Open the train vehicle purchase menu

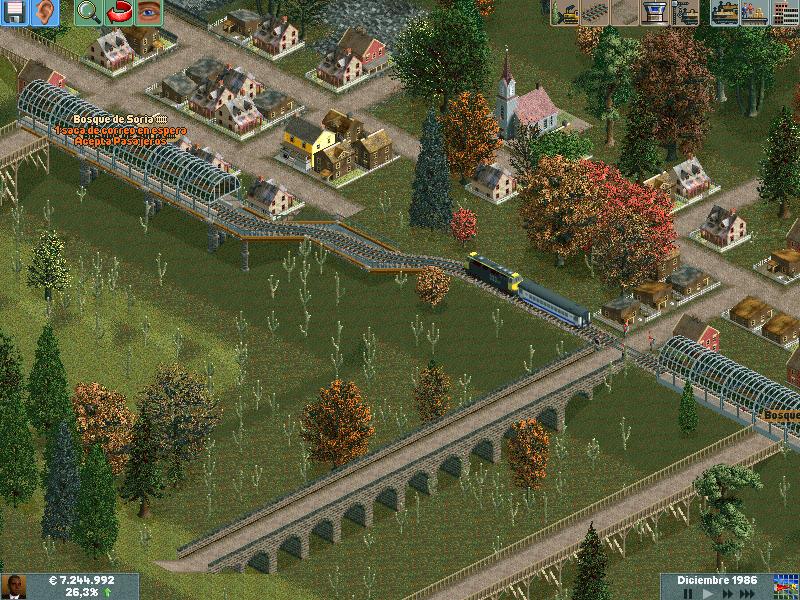pyautogui.click(x=725, y=13)
